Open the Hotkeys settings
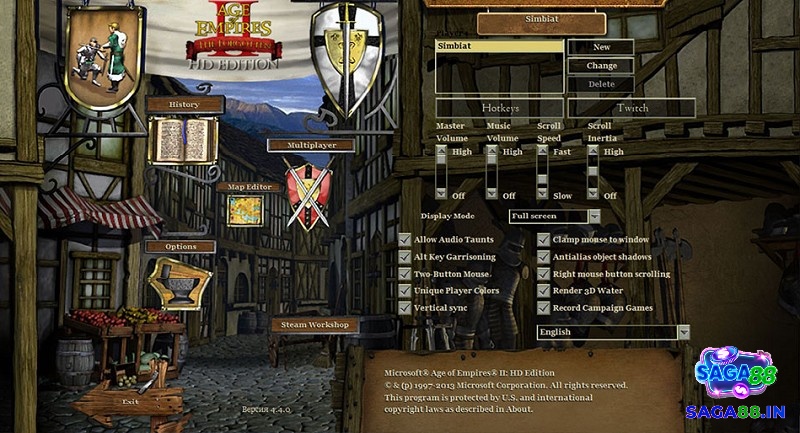The width and height of the screenshot is (800, 433). (x=499, y=108)
